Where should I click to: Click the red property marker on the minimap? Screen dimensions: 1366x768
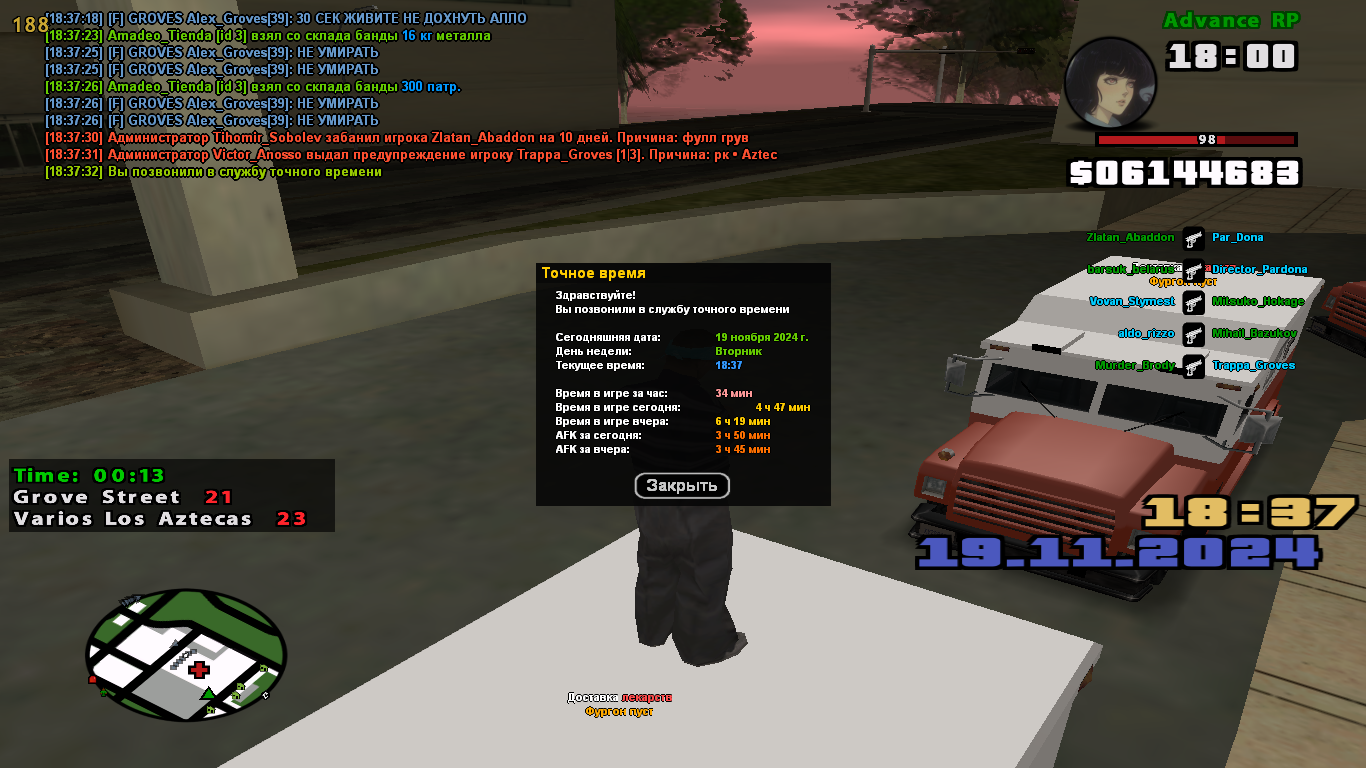click(92, 679)
